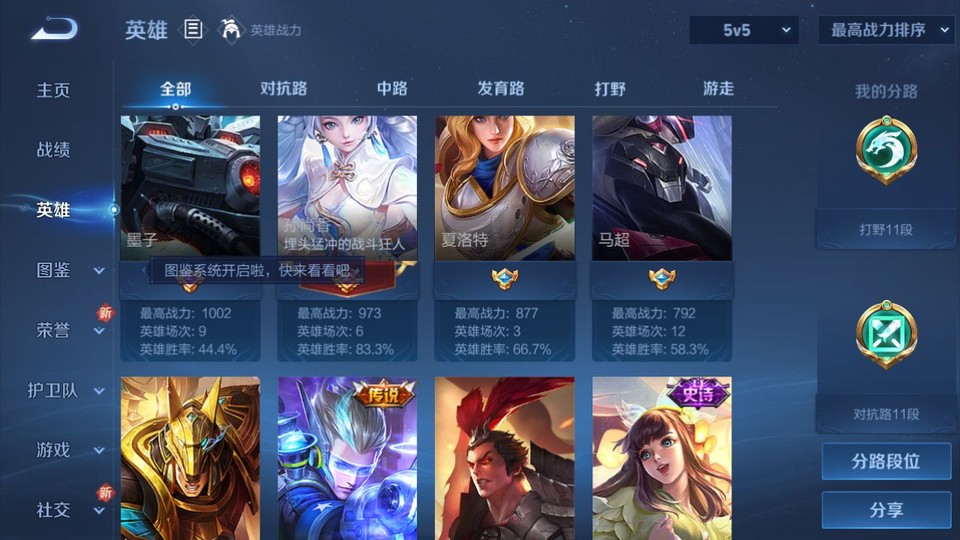Viewport: 960px width, 540px height.
Task: Click the 分路段位 button
Action: coord(886,461)
